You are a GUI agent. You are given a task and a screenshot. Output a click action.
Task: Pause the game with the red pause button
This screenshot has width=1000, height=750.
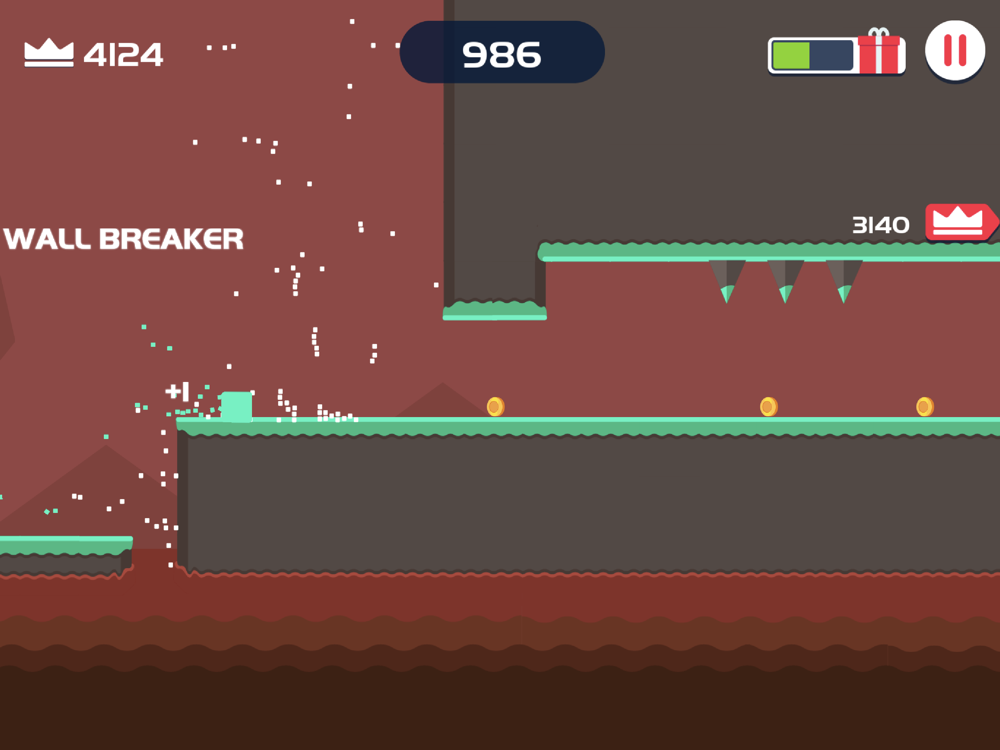click(955, 50)
